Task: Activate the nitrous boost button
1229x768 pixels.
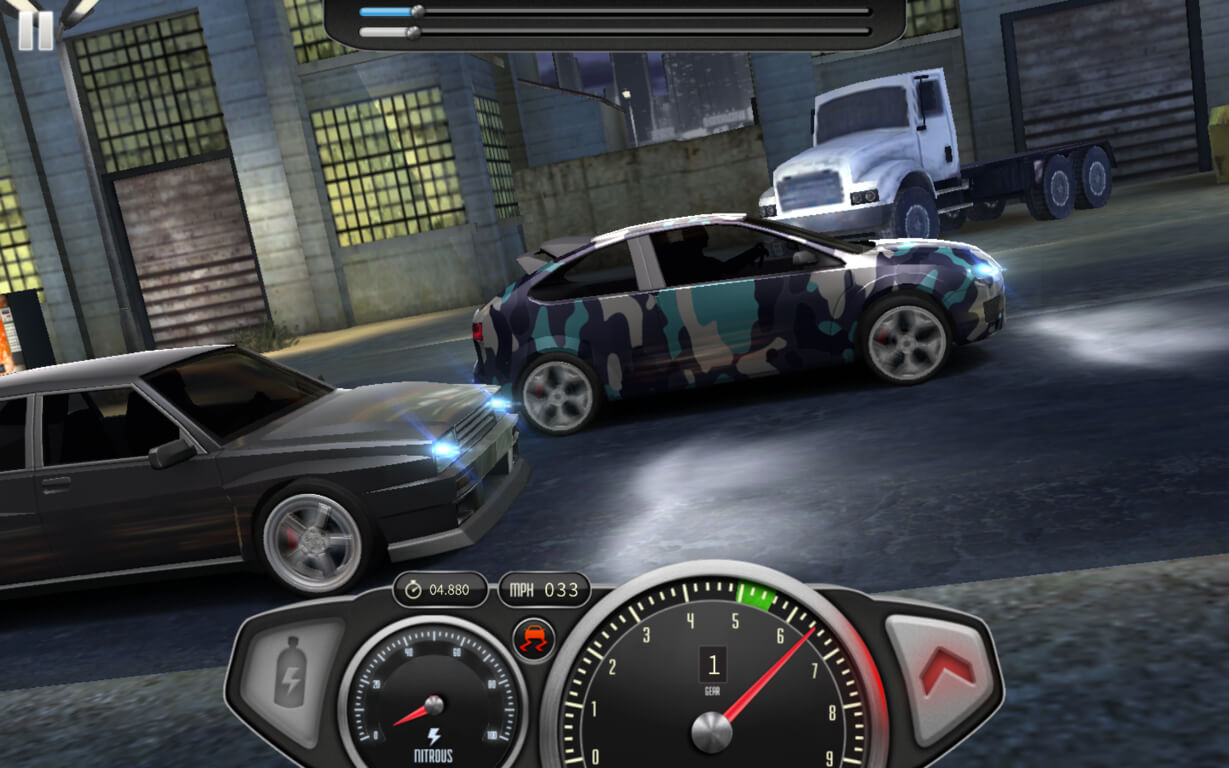Action: (x=291, y=671)
